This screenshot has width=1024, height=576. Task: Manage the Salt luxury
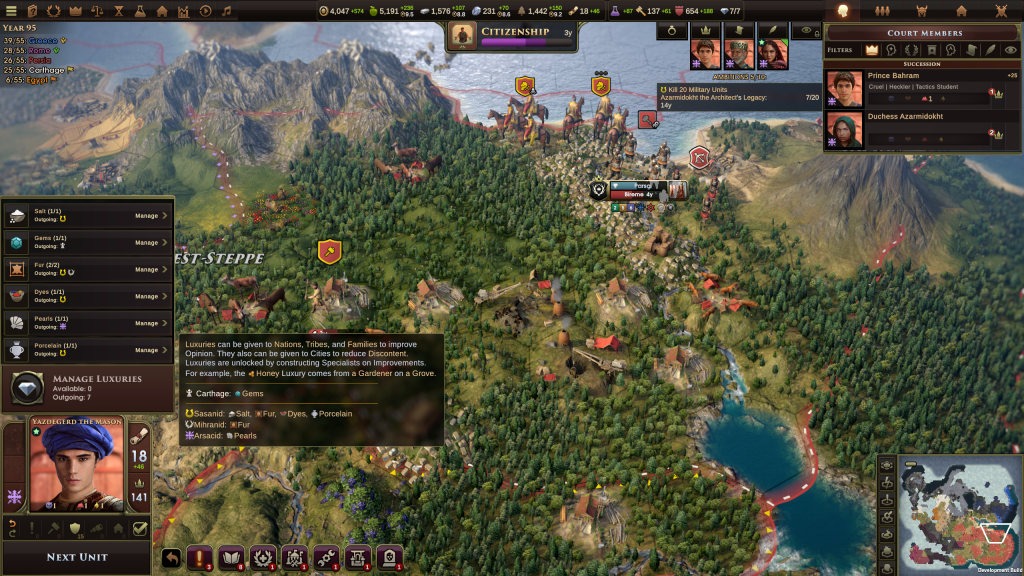pos(152,215)
